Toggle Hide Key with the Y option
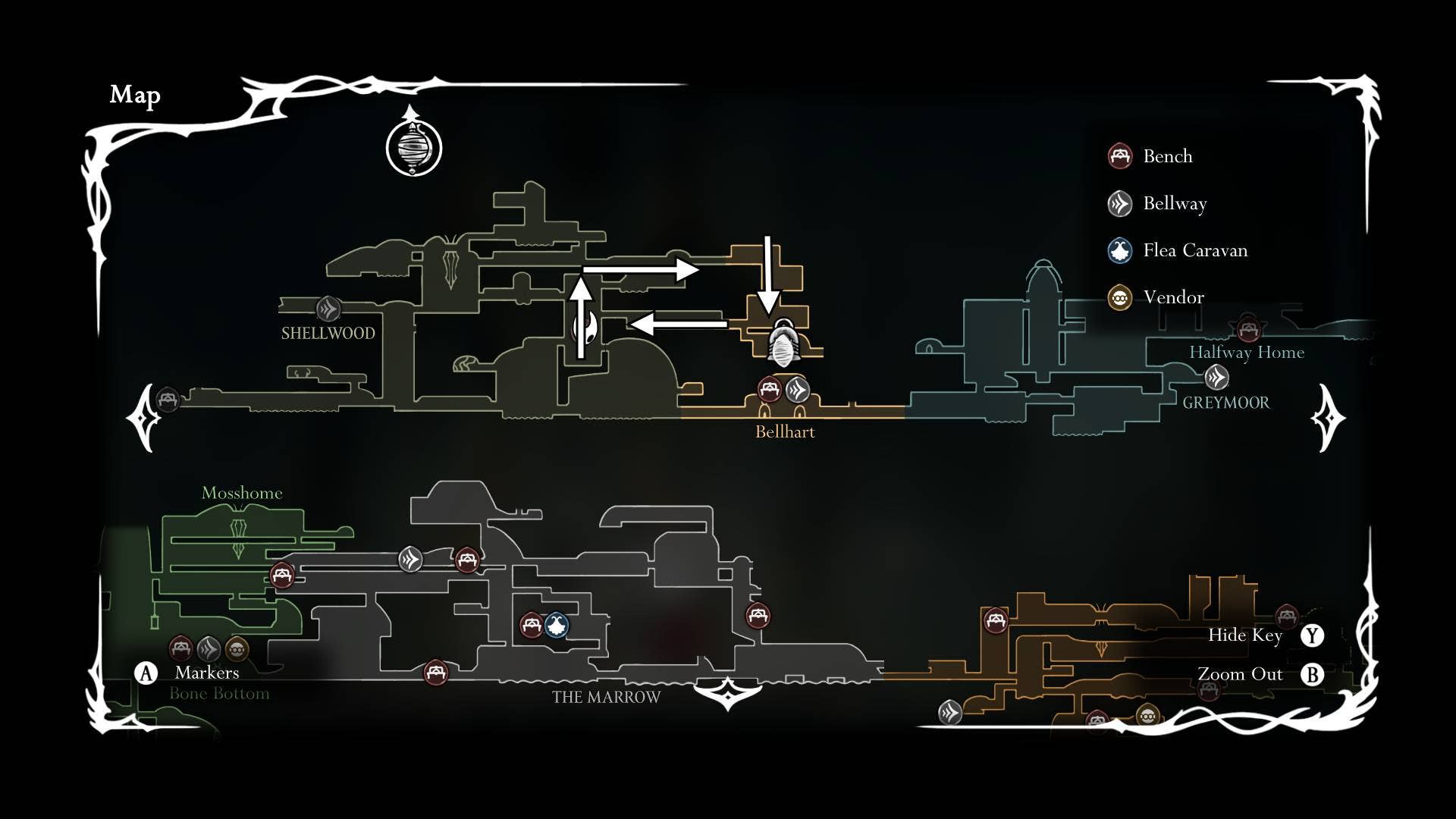 pyautogui.click(x=1313, y=636)
